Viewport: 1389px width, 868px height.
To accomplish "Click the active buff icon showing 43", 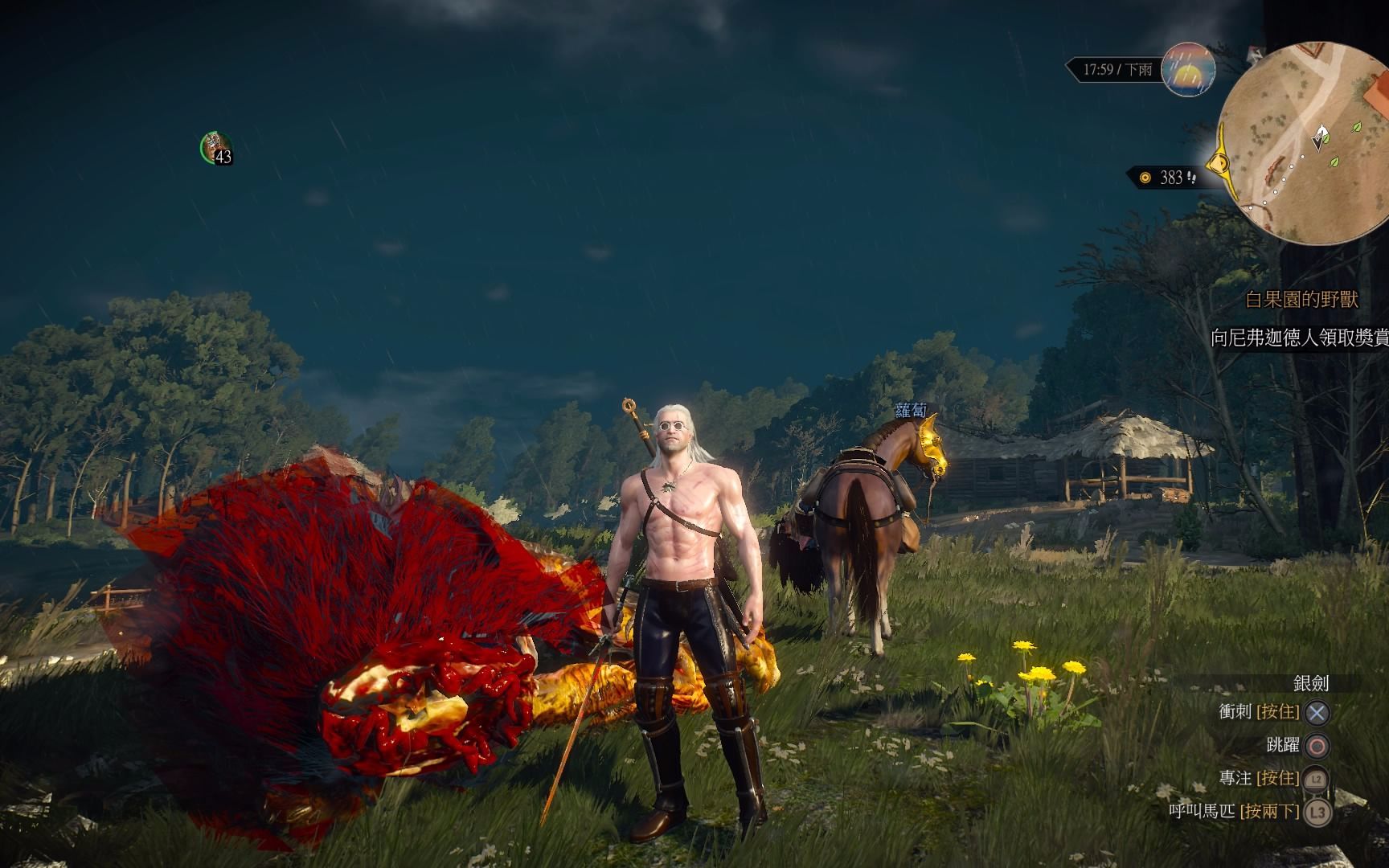I will point(215,149).
